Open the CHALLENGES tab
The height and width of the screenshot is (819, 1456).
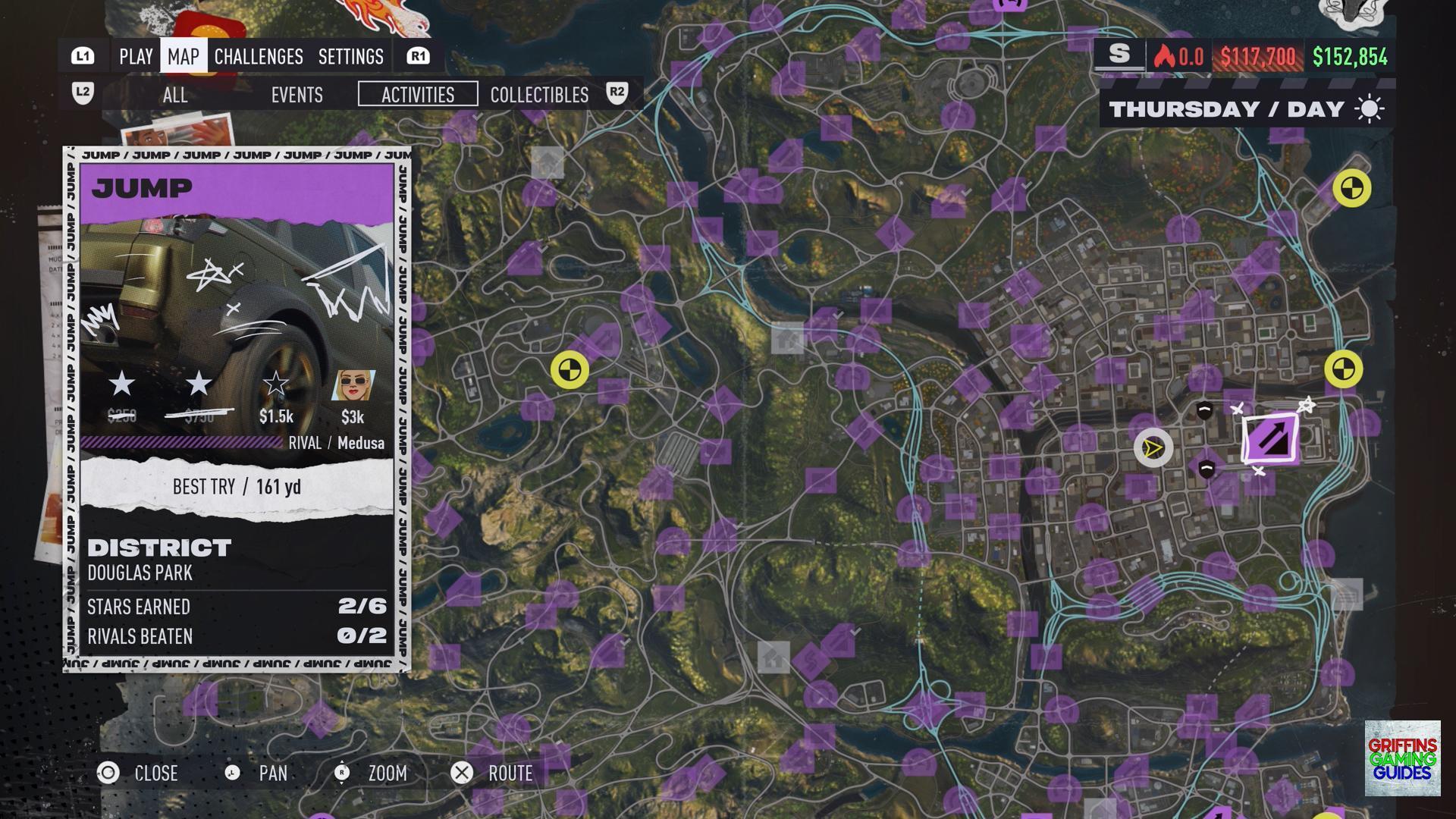(259, 57)
